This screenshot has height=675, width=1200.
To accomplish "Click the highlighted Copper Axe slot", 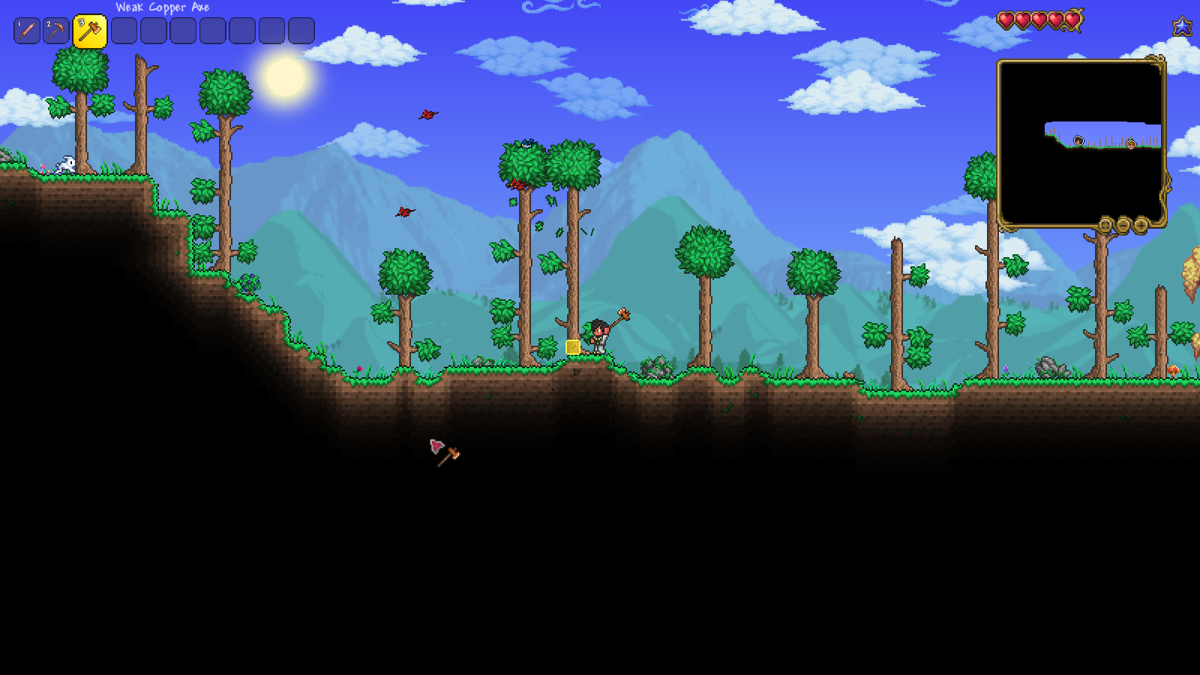I will coord(90,31).
